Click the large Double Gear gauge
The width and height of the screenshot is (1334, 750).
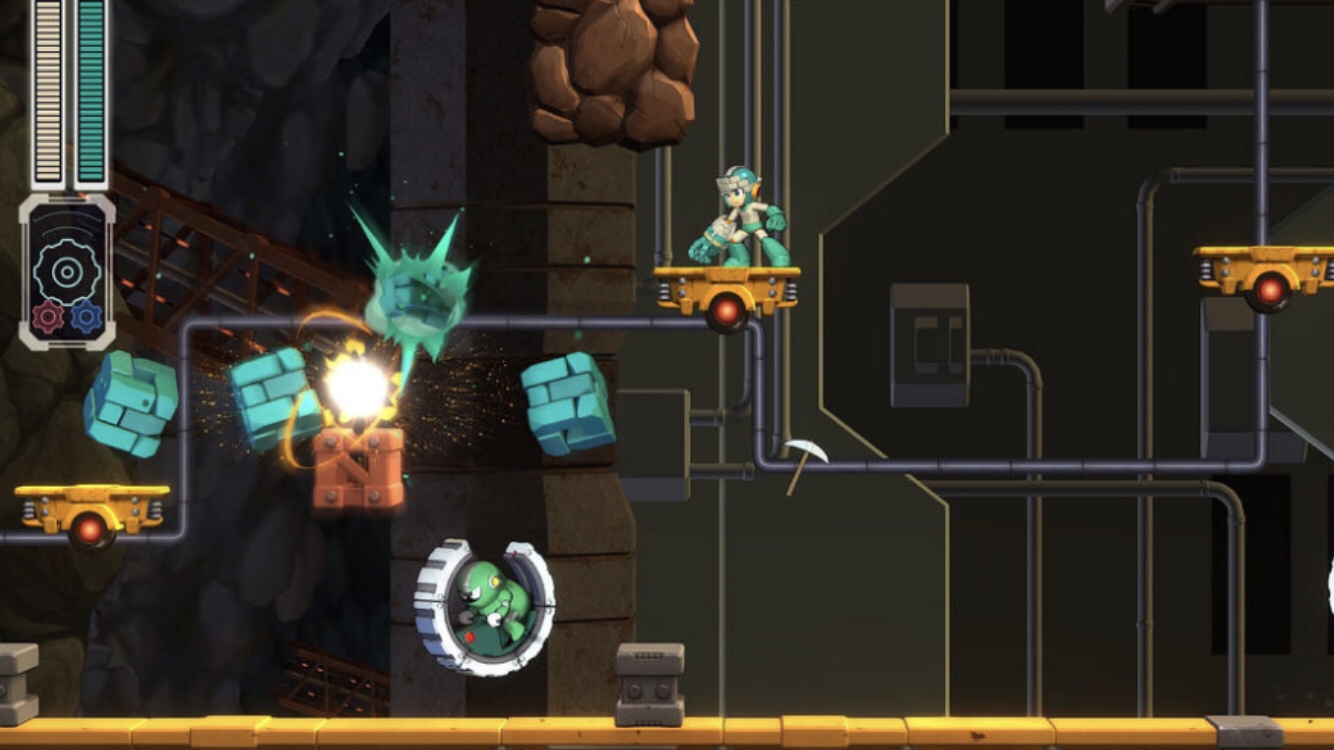(66, 271)
